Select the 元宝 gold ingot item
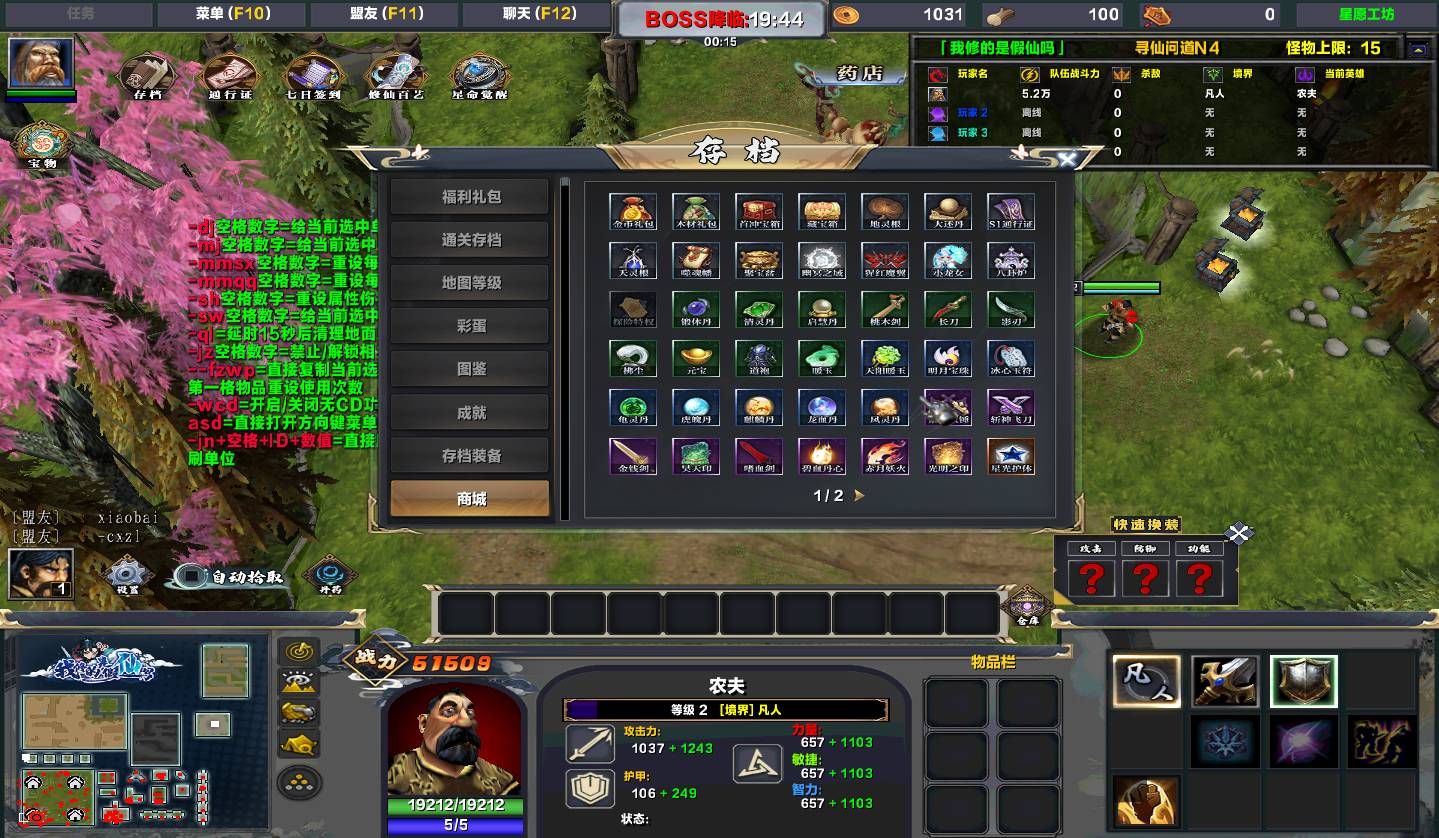The image size is (1439, 838). [x=696, y=358]
